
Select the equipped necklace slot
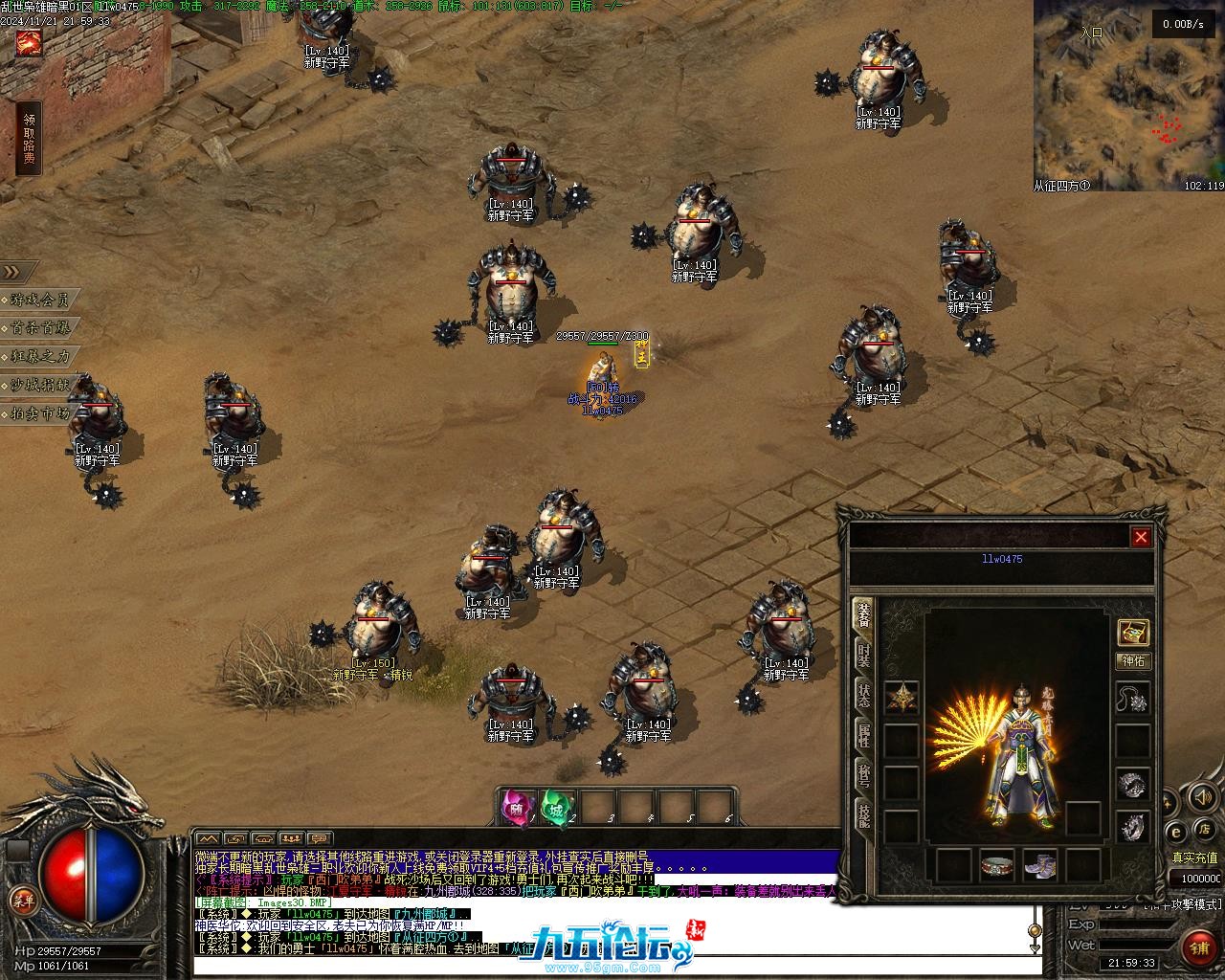click(x=1133, y=699)
